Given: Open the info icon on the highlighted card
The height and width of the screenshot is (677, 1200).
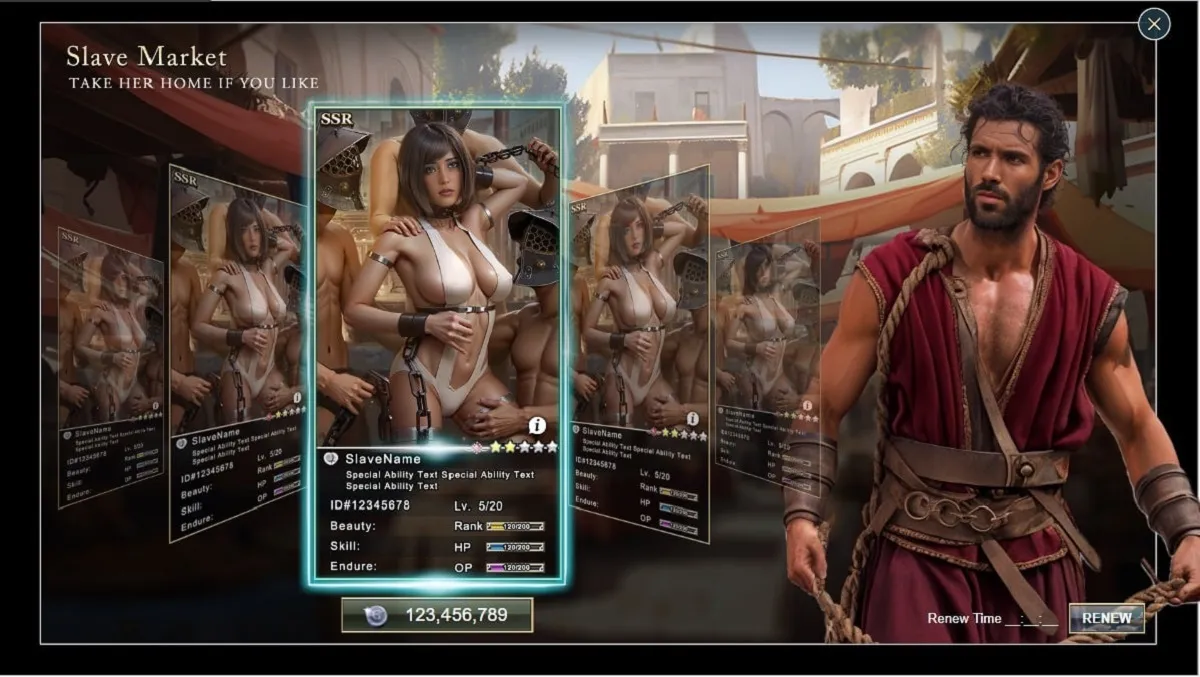Looking at the screenshot, I should [537, 426].
